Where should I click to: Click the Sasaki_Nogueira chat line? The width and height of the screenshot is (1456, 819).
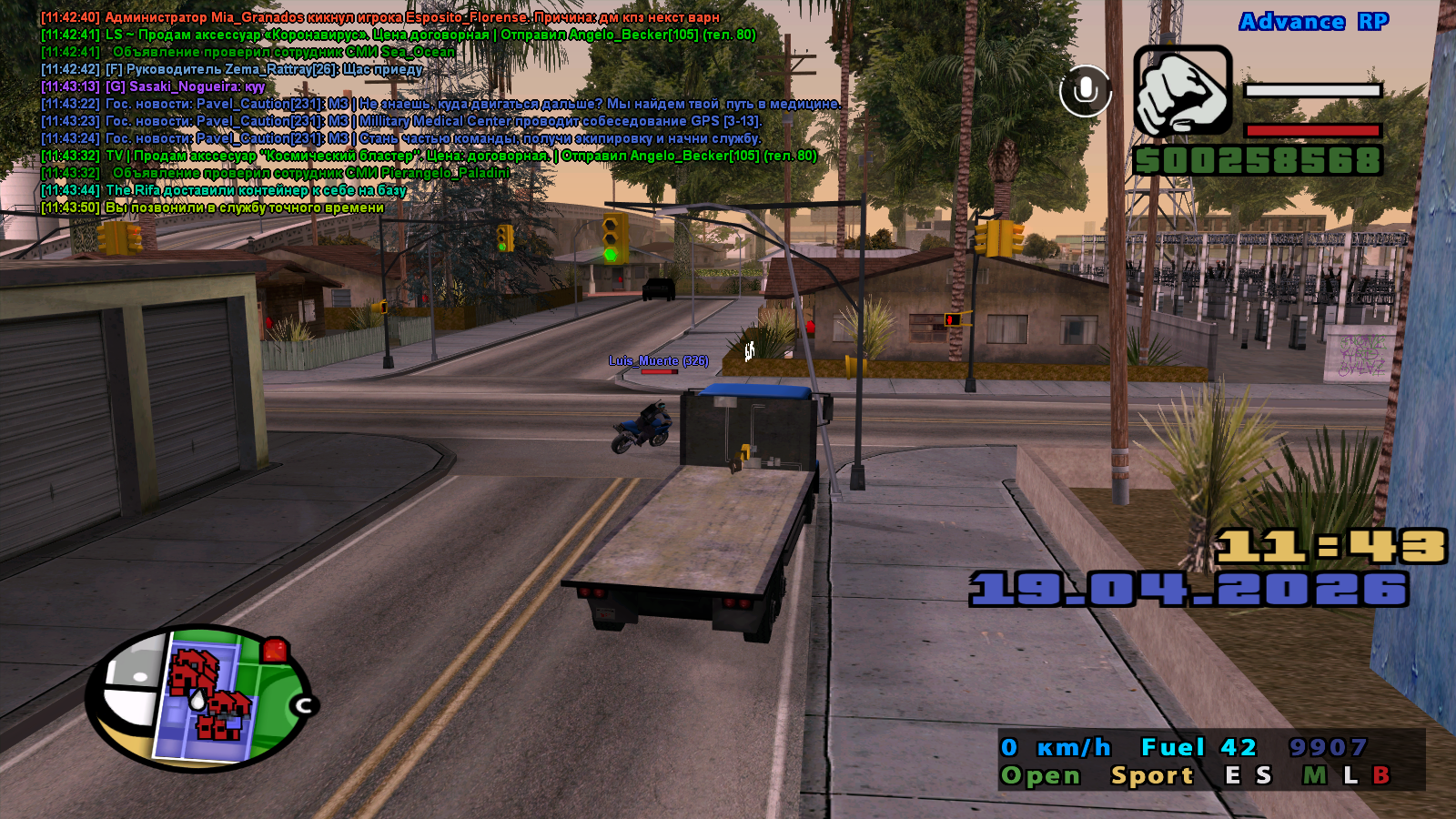coord(153,86)
